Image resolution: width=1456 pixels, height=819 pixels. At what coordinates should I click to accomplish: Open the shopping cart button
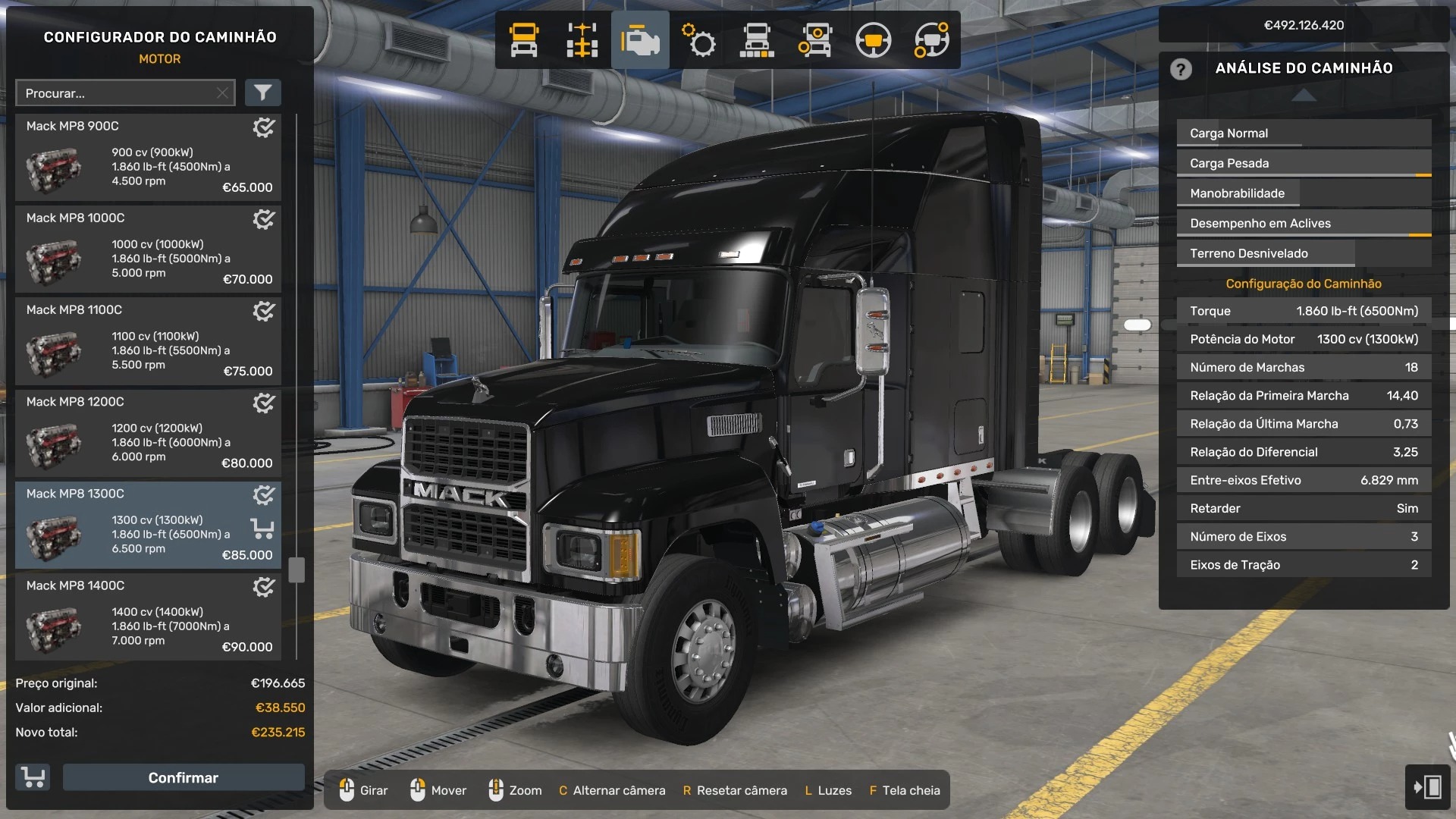click(33, 778)
